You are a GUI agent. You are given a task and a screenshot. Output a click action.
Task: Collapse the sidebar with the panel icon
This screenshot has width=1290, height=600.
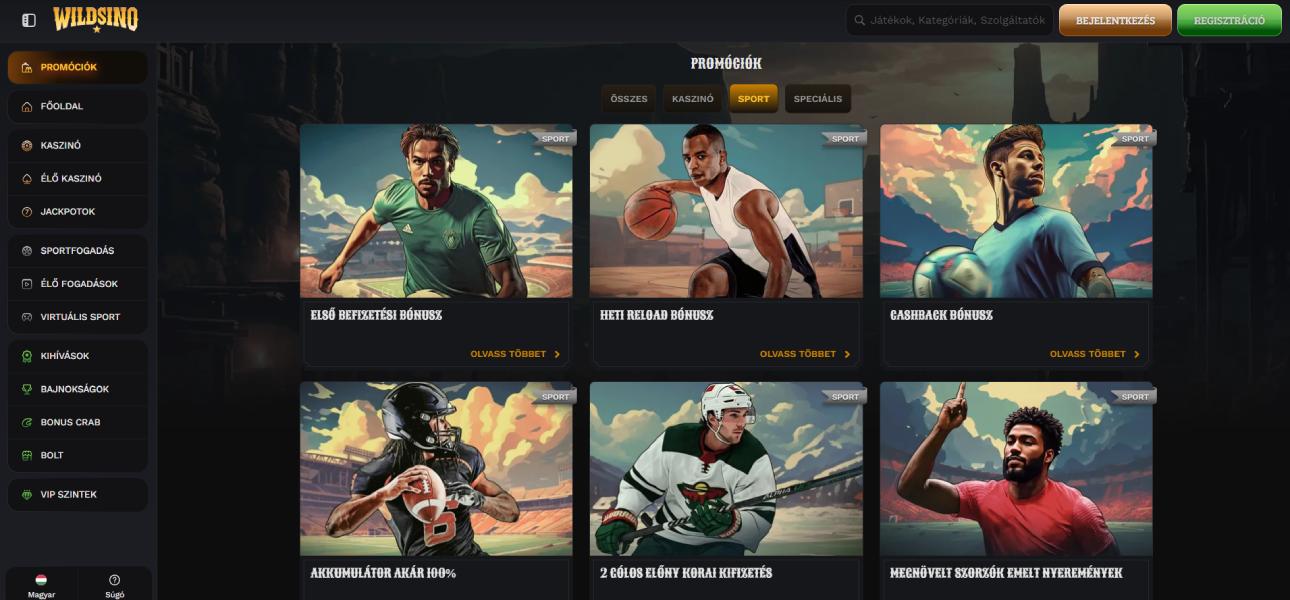(29, 20)
